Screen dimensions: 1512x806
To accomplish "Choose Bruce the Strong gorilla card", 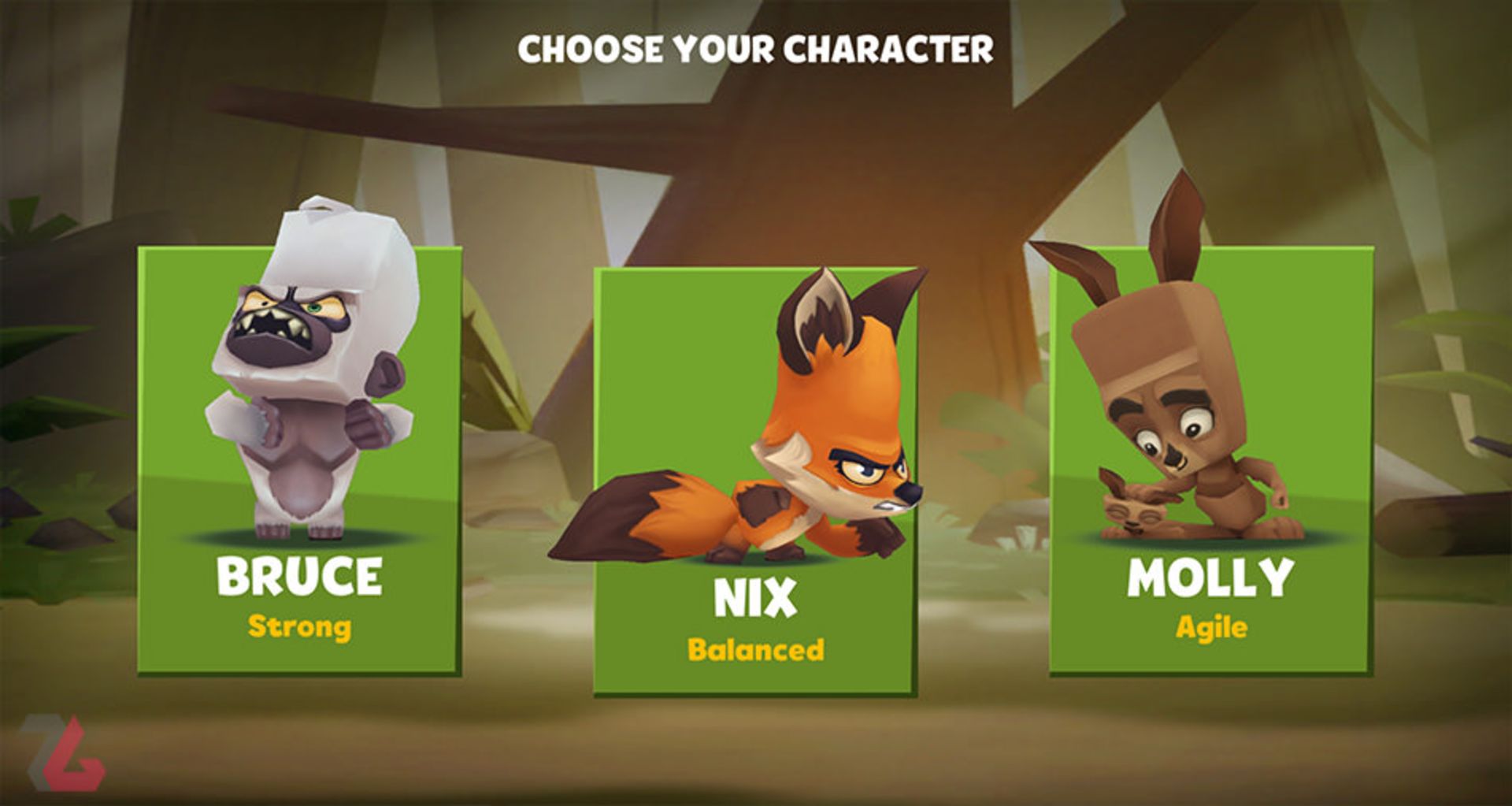I will click(299, 461).
